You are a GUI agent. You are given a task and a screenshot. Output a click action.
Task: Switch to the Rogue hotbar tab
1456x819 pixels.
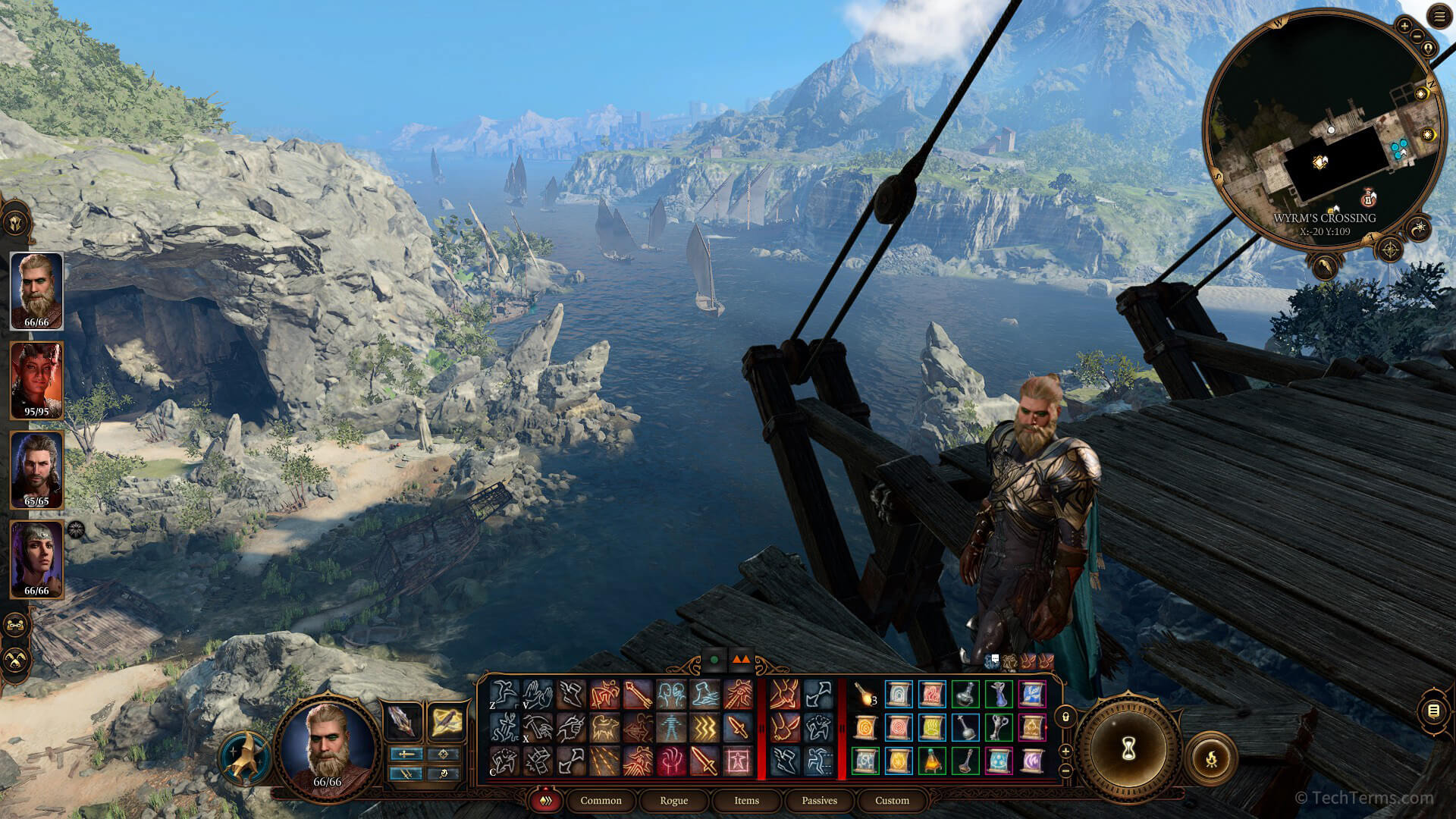coord(673,800)
